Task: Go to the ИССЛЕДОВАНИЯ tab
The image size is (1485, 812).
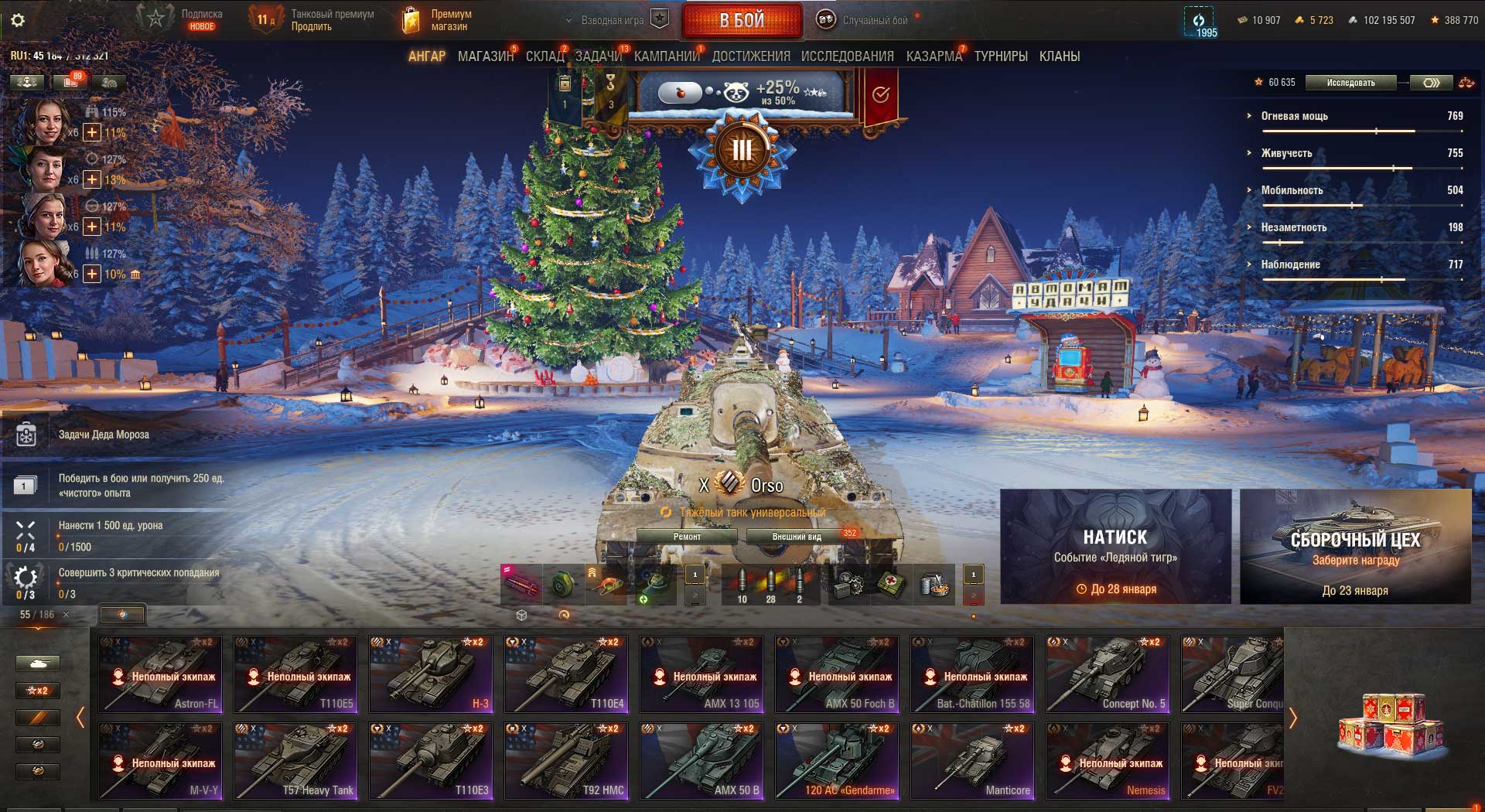Action: pyautogui.click(x=847, y=56)
